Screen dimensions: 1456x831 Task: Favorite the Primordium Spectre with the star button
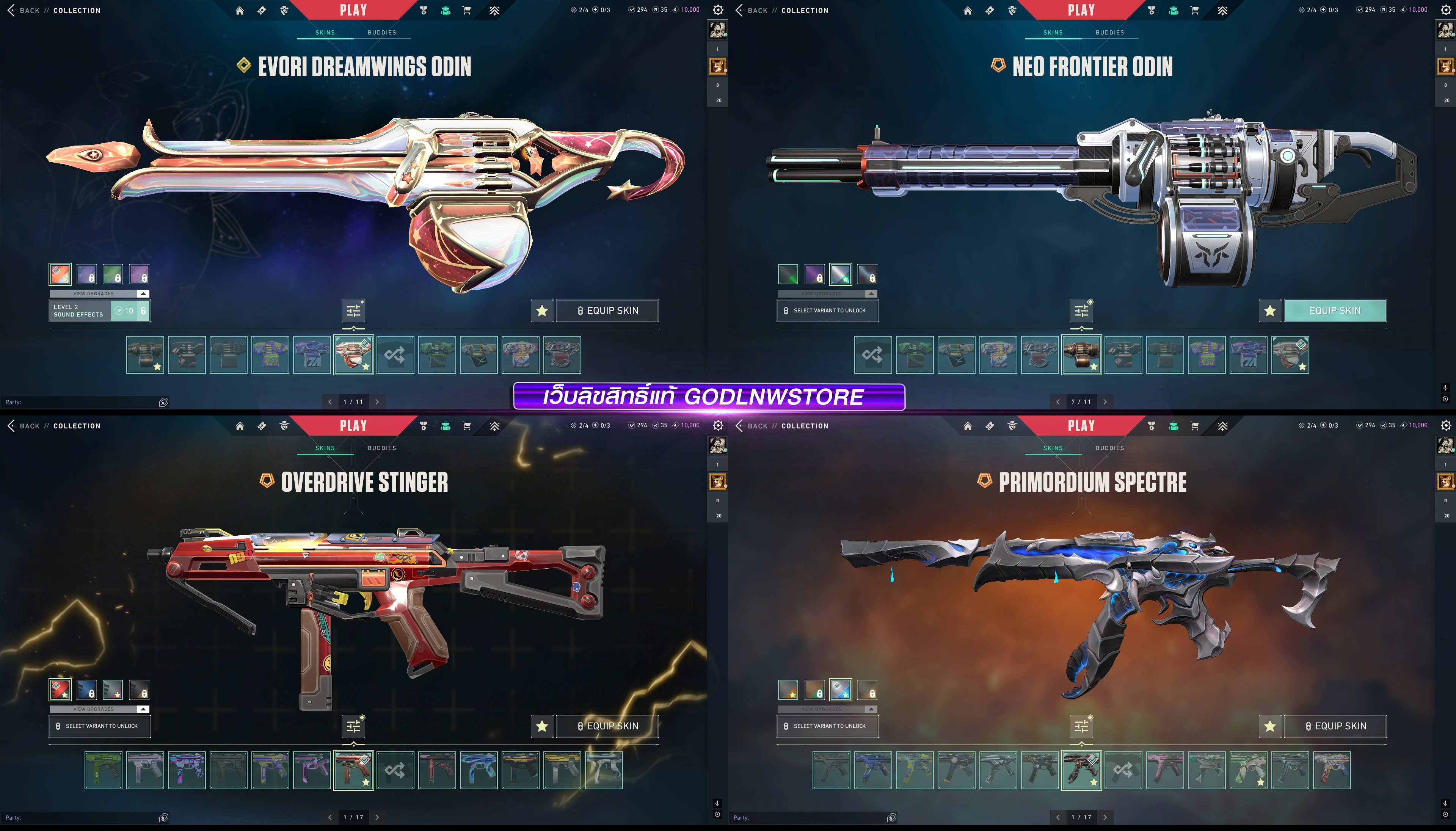pyautogui.click(x=1269, y=726)
